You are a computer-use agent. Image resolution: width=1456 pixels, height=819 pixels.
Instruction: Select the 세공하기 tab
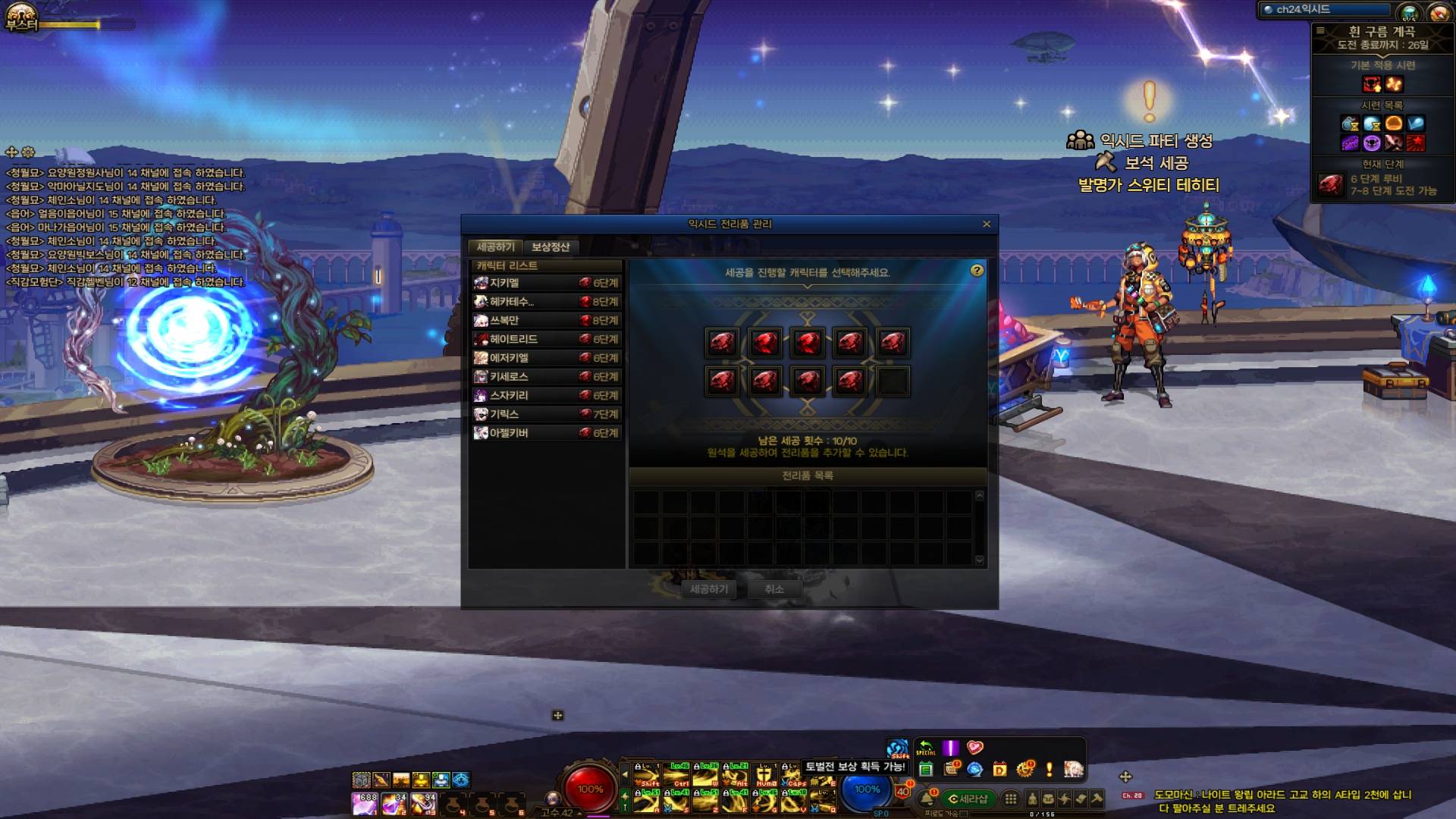point(495,247)
